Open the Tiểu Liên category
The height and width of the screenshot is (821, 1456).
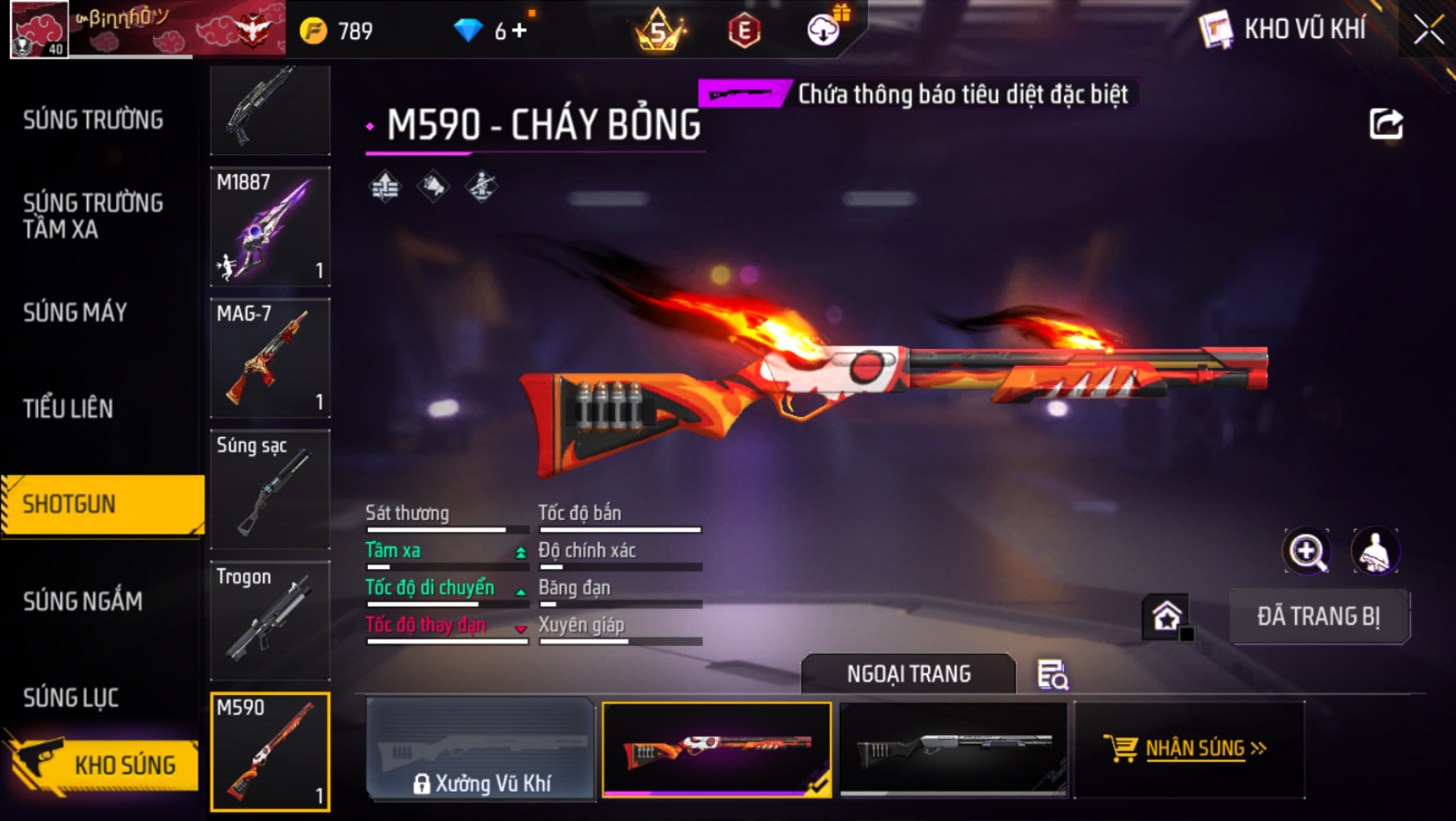68,408
